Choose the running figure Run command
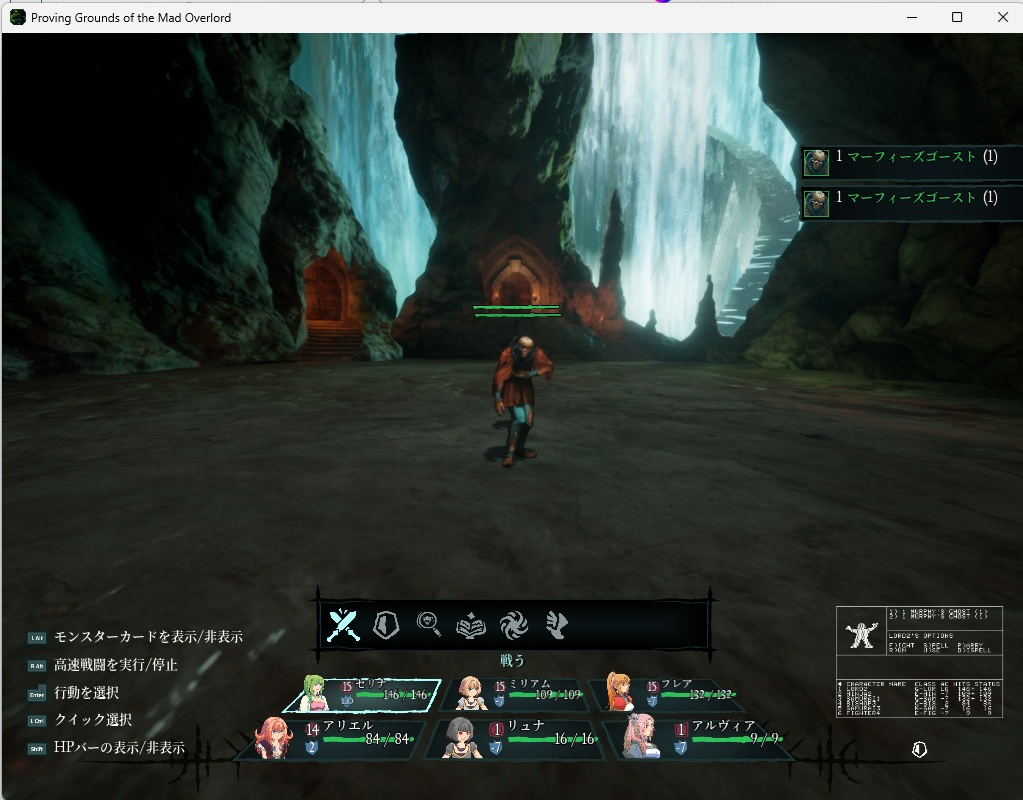Screen dimensions: 1023x800 tap(557, 626)
